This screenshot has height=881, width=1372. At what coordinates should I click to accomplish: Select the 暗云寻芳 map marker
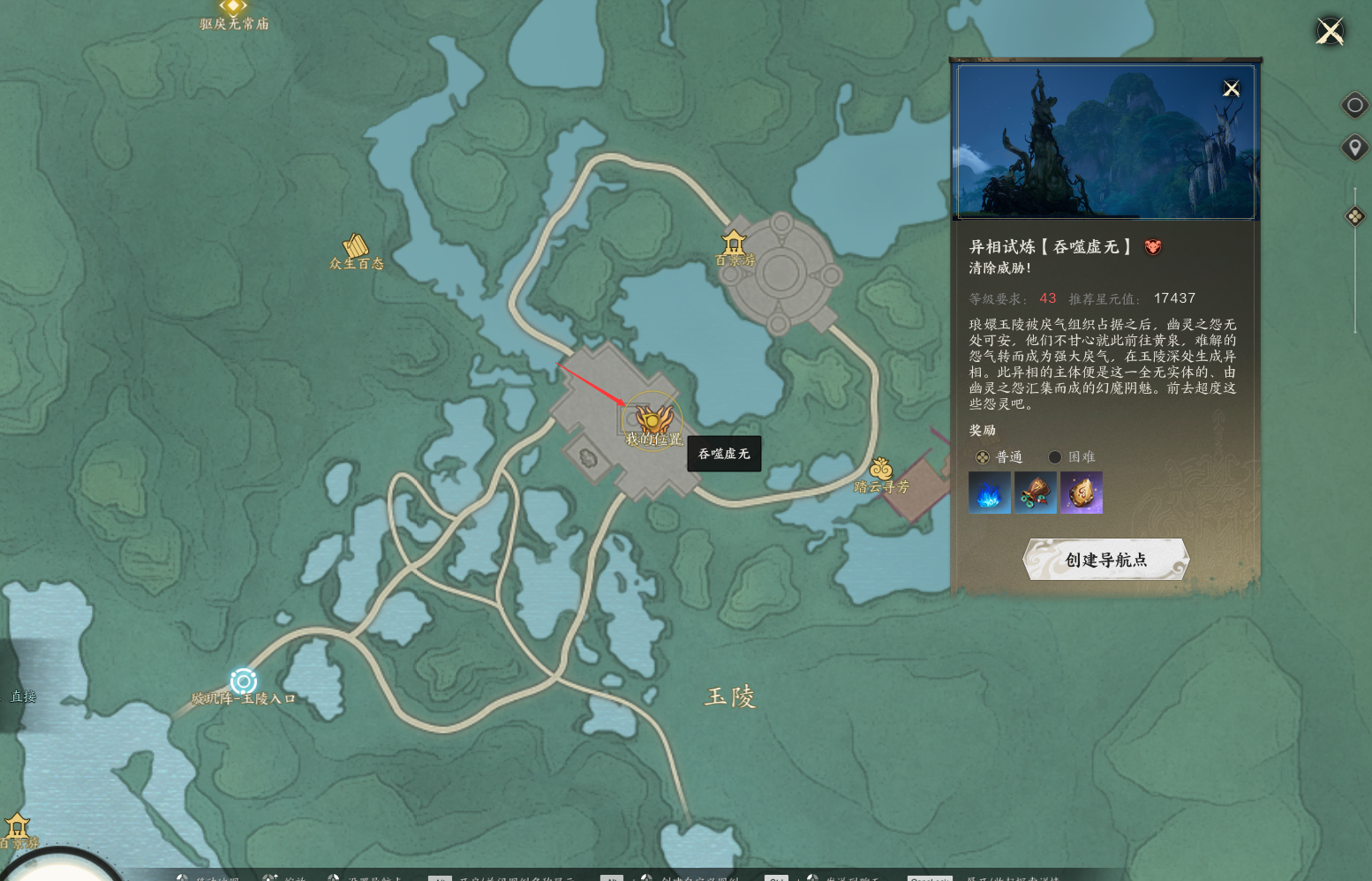click(880, 470)
